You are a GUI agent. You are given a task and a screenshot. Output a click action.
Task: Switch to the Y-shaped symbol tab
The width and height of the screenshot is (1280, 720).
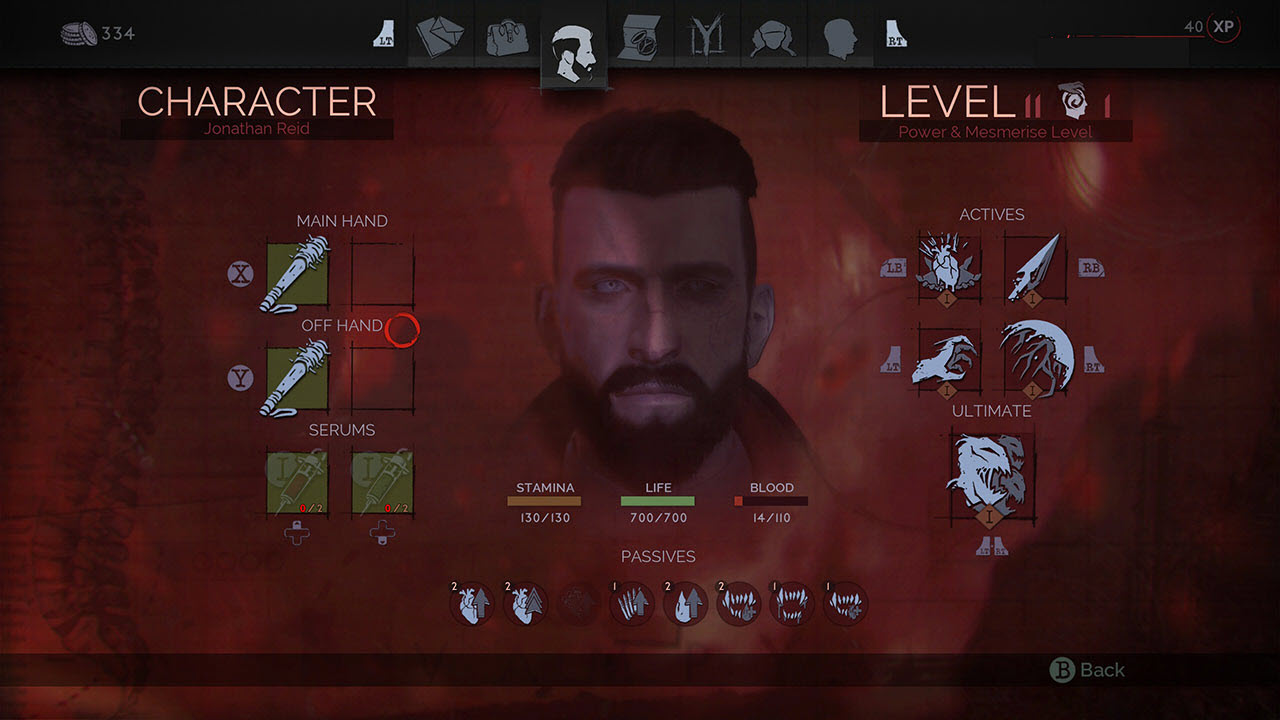pyautogui.click(x=707, y=38)
